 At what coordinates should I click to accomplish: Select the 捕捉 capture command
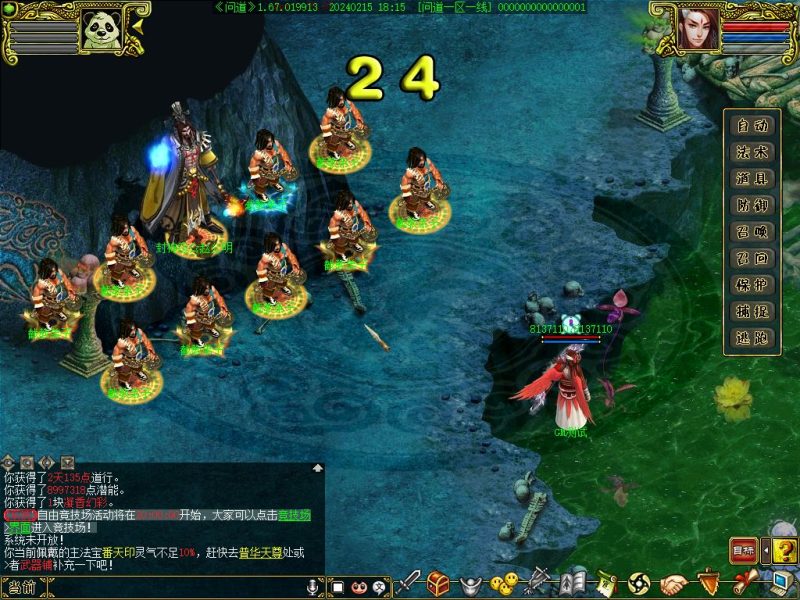752,311
